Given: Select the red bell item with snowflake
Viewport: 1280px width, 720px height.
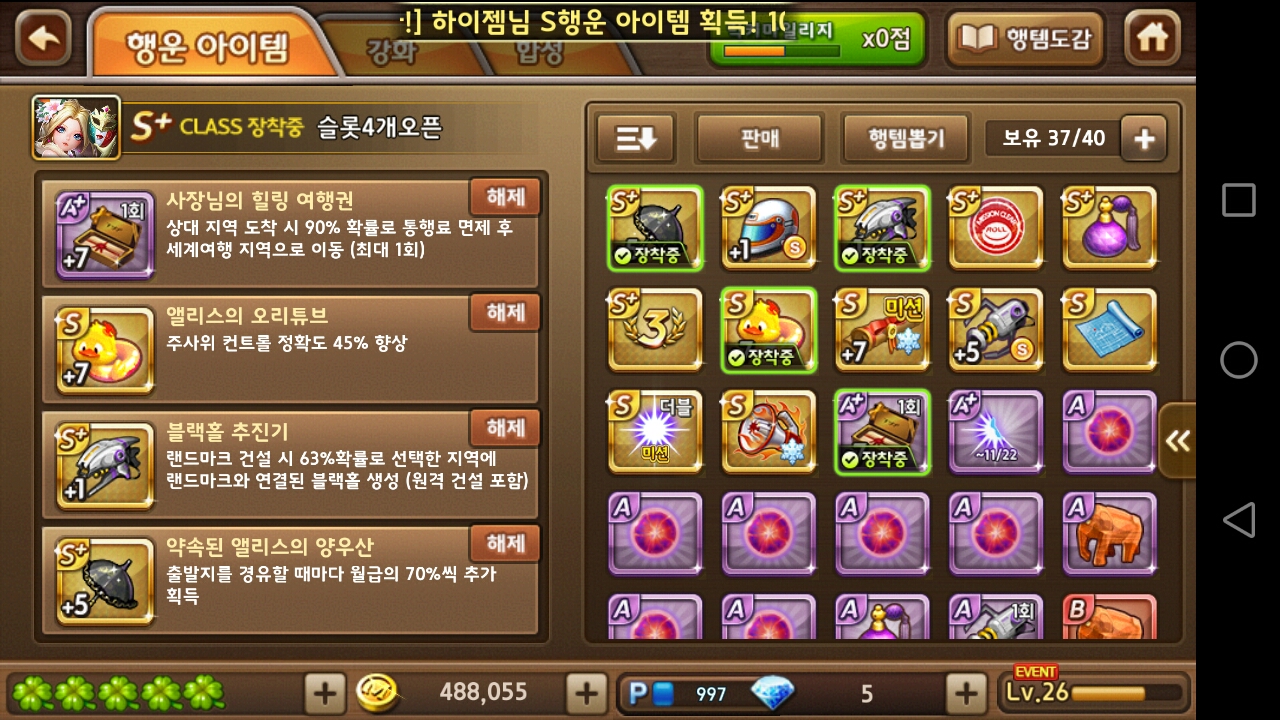Looking at the screenshot, I should click(x=769, y=432).
